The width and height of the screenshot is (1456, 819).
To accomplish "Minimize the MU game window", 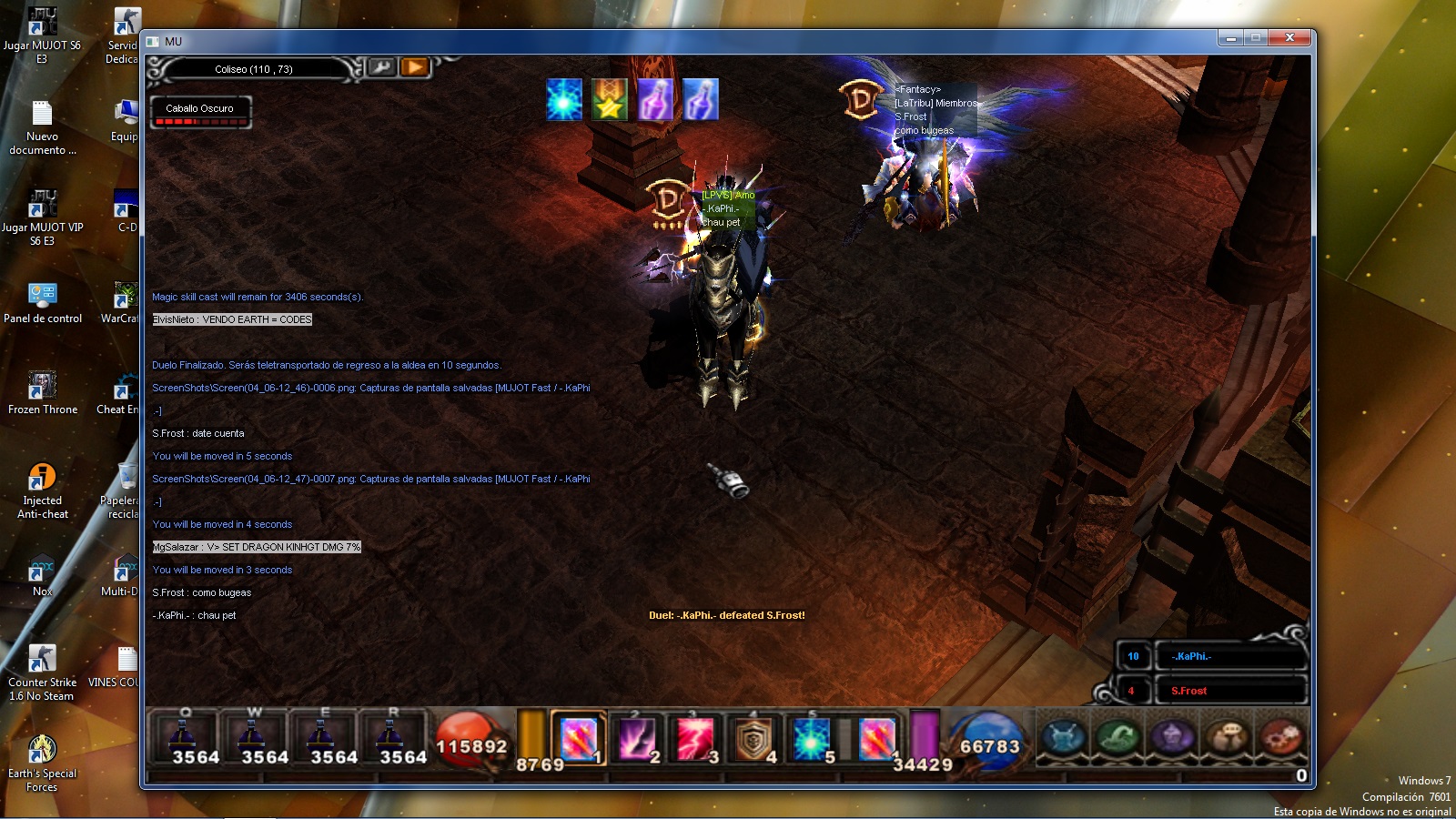I will pos(1230,38).
